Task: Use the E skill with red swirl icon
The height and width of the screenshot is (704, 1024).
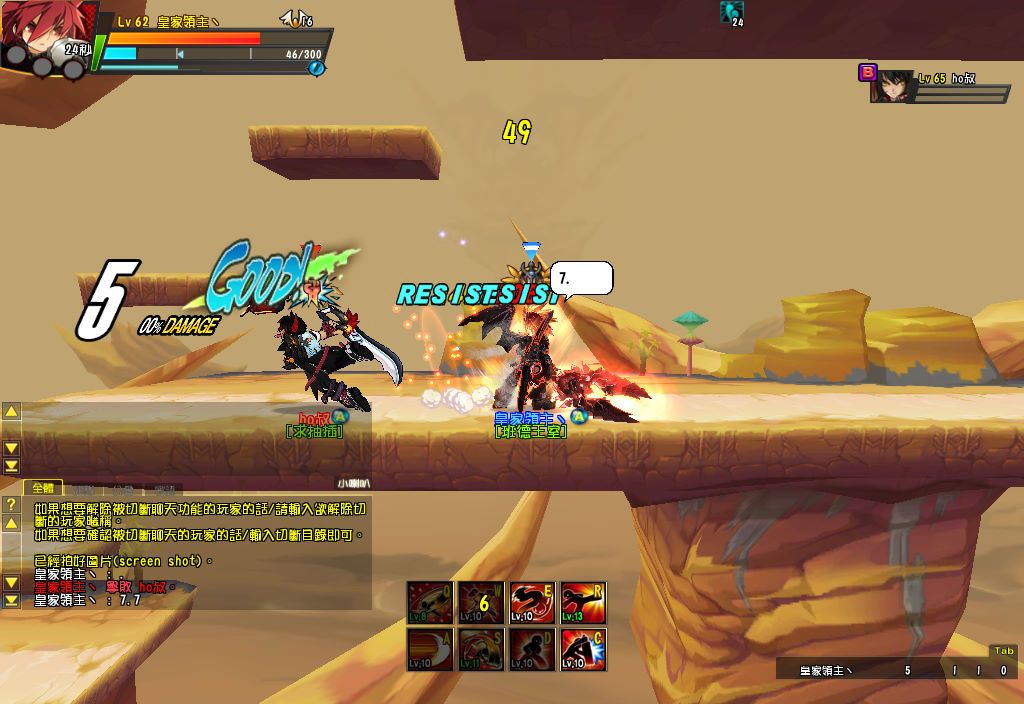Action: coord(532,603)
